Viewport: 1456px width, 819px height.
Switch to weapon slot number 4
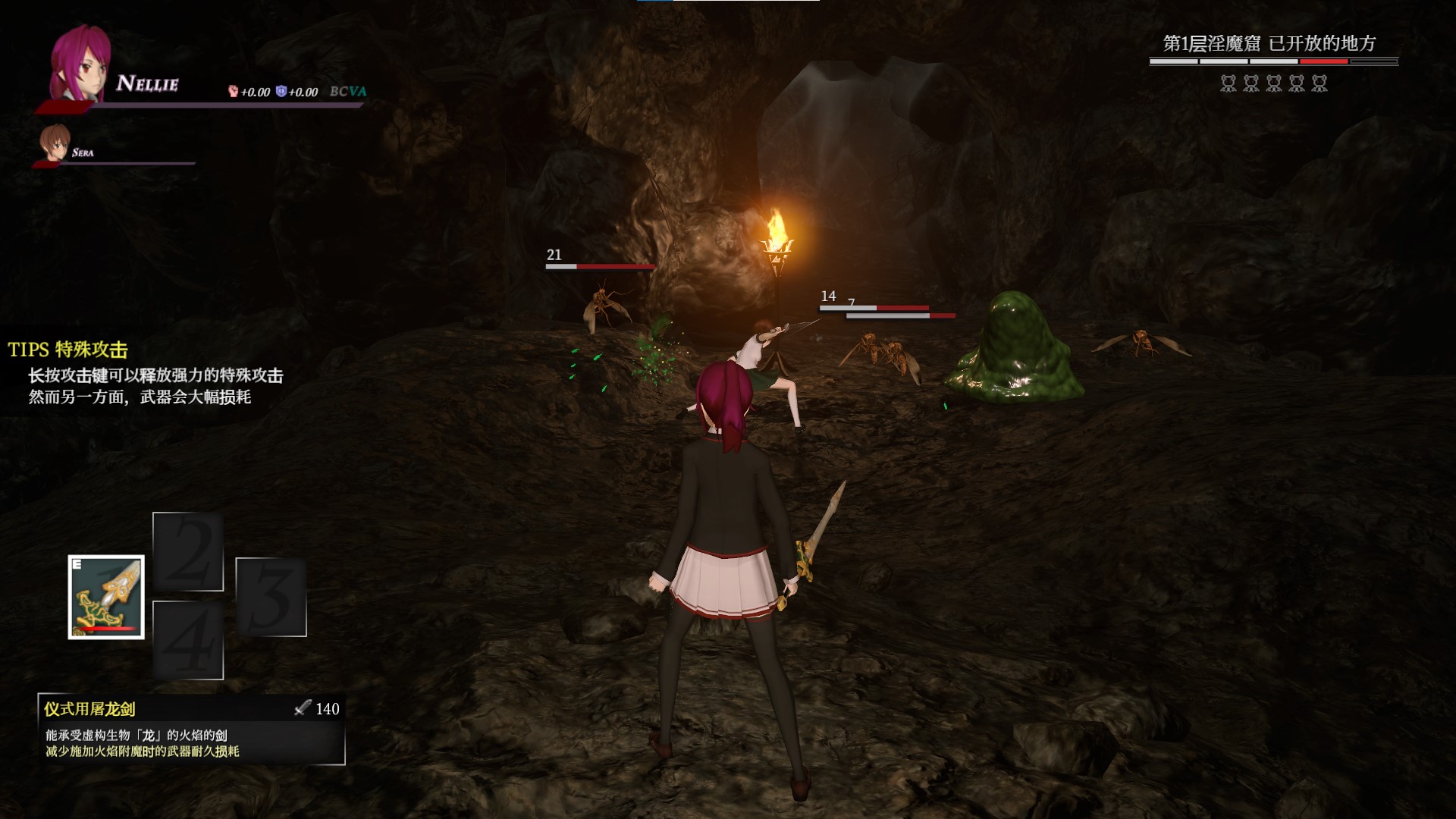tap(188, 640)
